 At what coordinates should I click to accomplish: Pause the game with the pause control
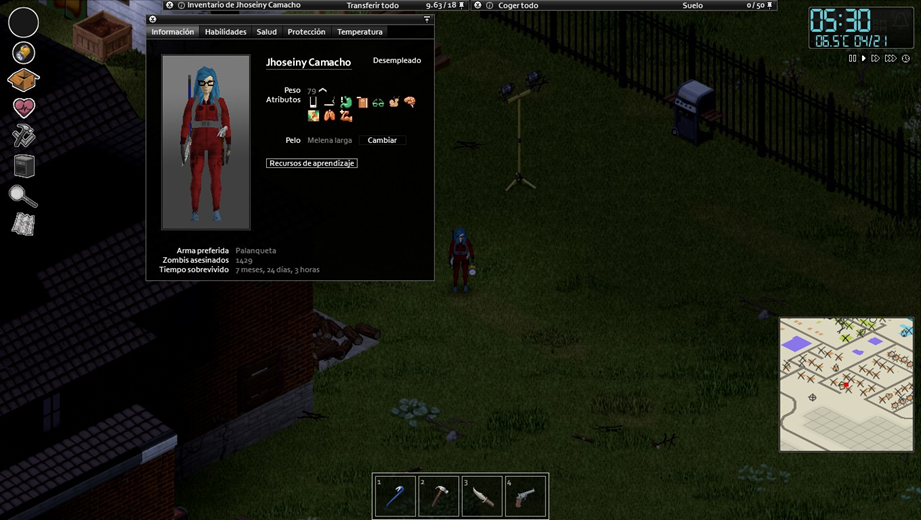pyautogui.click(x=852, y=59)
